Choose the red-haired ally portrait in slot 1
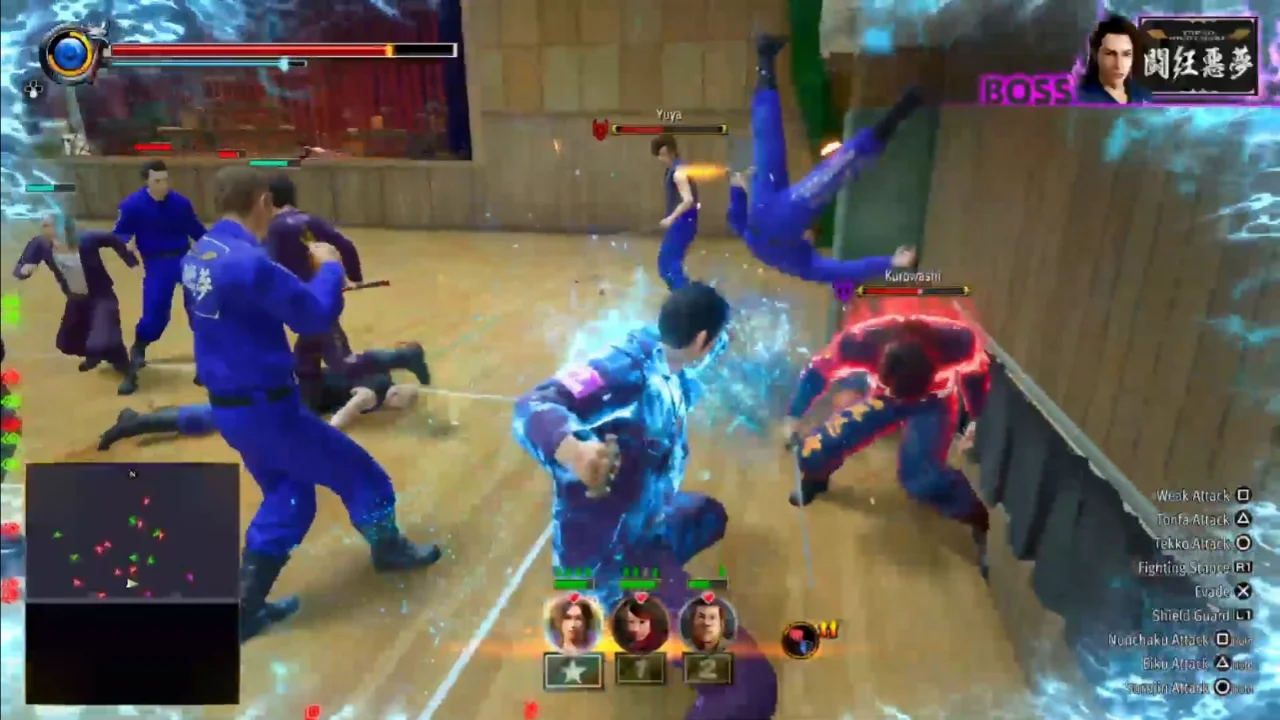Viewport: 1280px width, 720px height. pos(640,623)
